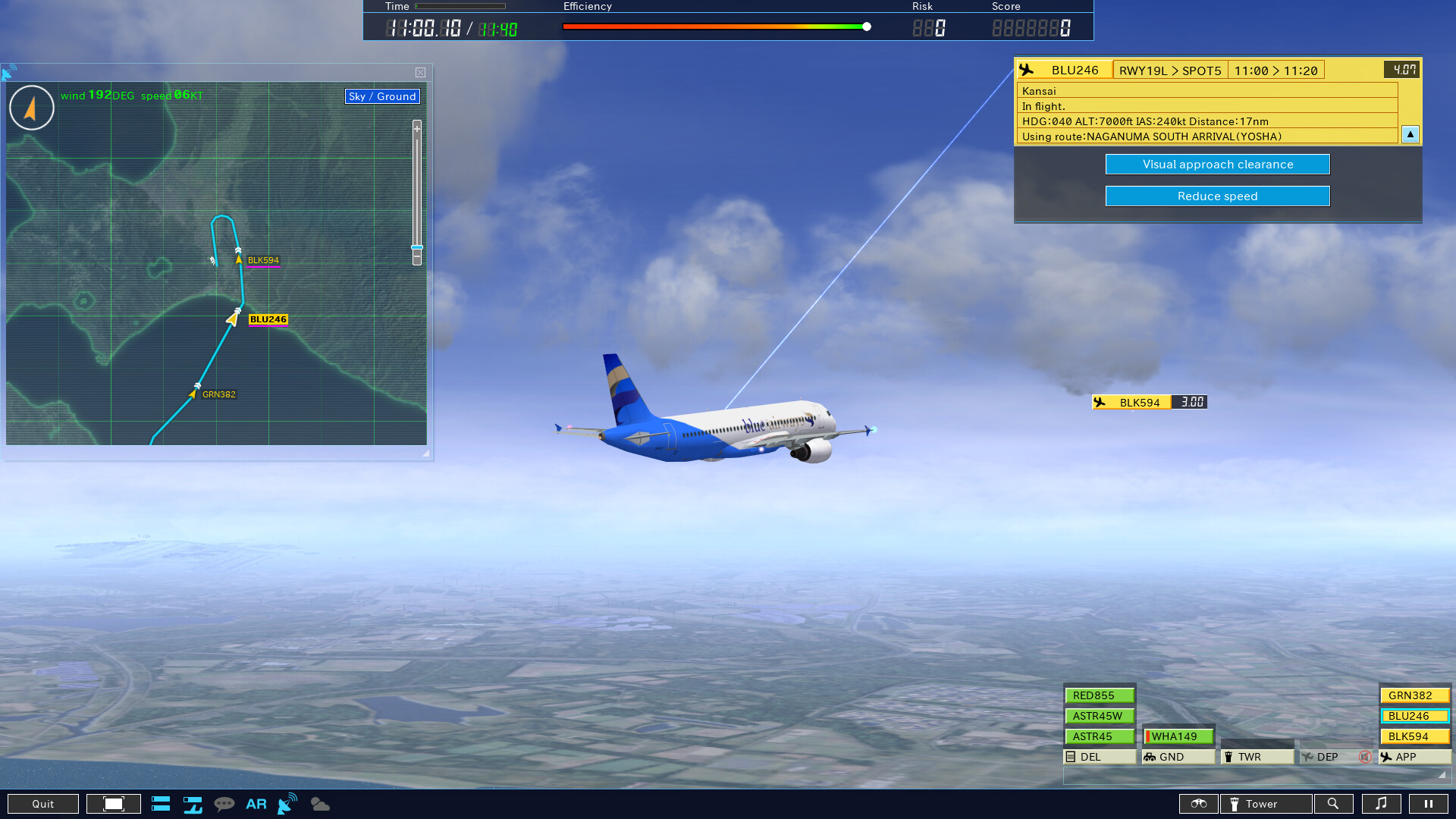Click the magnifier zoom icon
This screenshot has height=819, width=1456.
click(x=1335, y=803)
